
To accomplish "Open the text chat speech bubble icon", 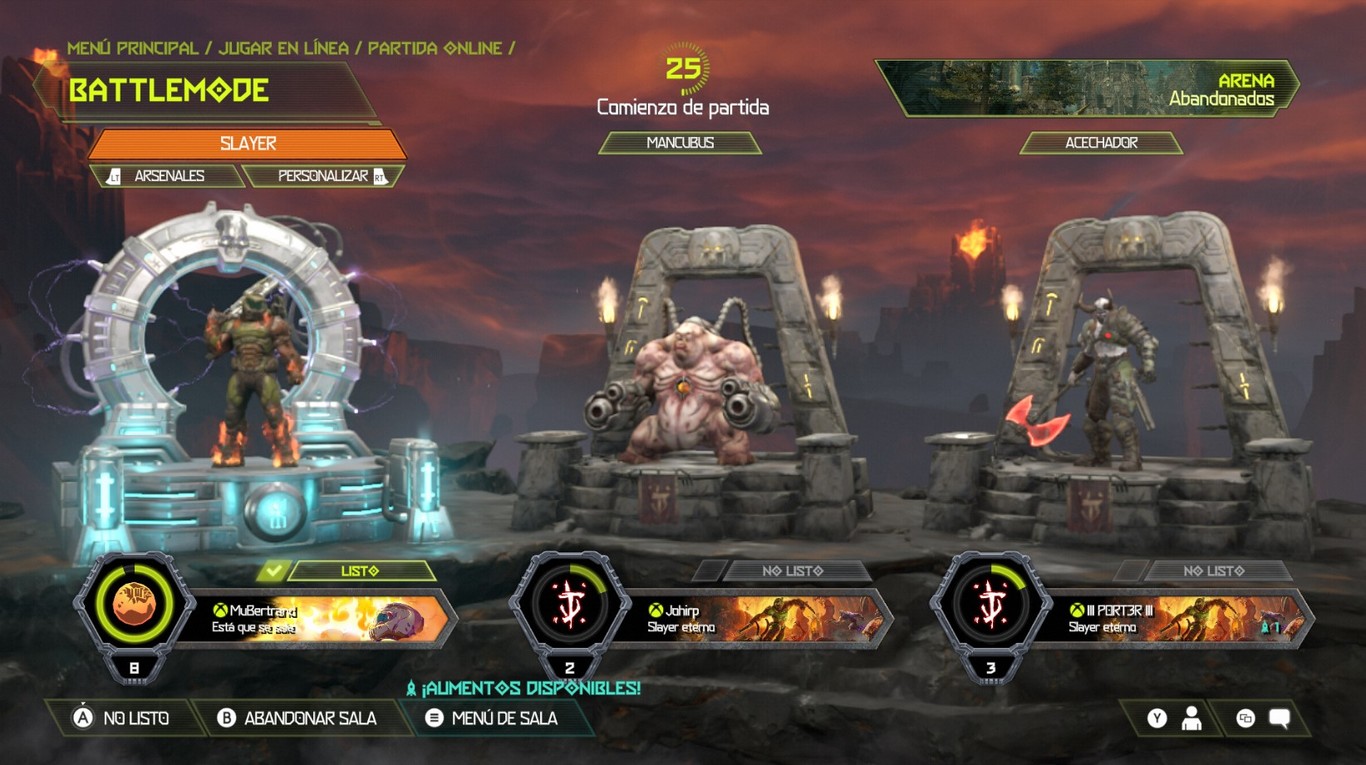I will 1278,718.
